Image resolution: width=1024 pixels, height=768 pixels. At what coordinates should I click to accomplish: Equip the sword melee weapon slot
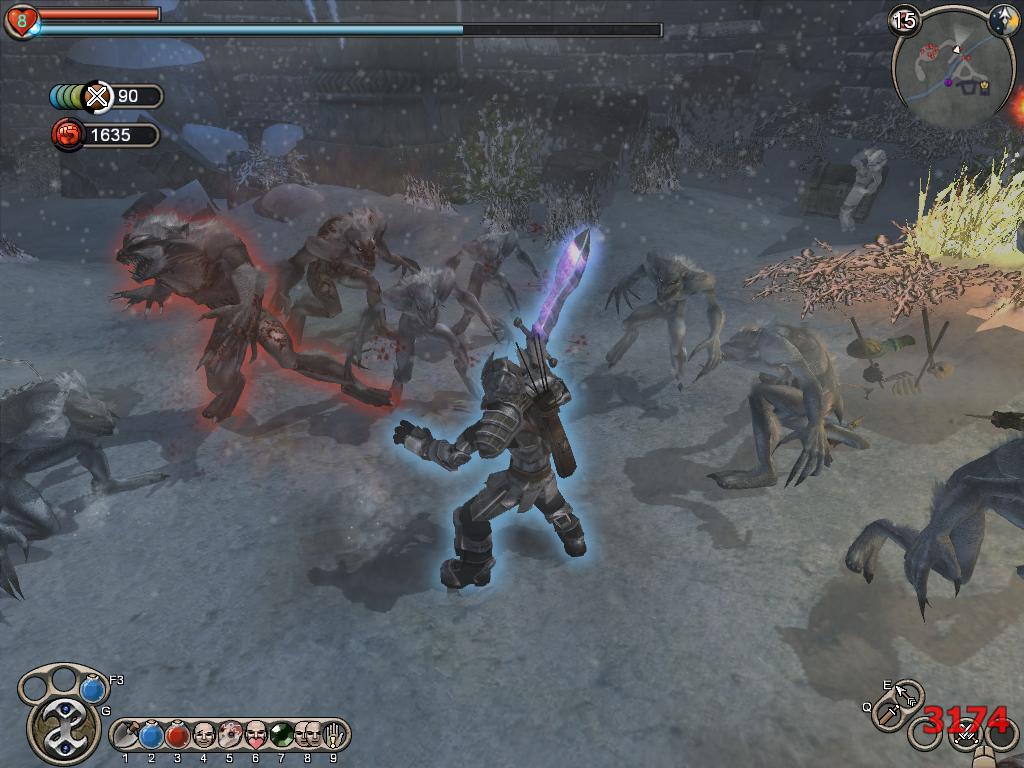click(888, 714)
